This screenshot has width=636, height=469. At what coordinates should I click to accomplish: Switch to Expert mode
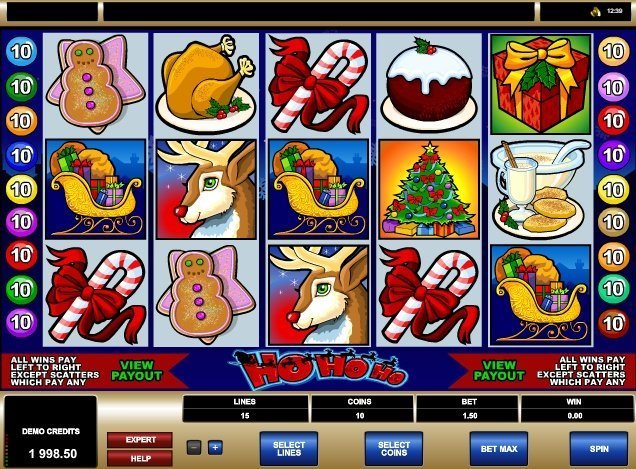140,439
